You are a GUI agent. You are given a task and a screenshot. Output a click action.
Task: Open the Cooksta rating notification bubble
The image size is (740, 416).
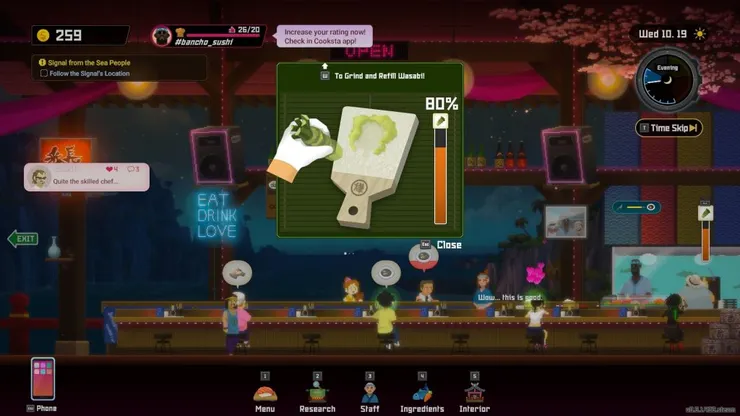click(x=325, y=37)
